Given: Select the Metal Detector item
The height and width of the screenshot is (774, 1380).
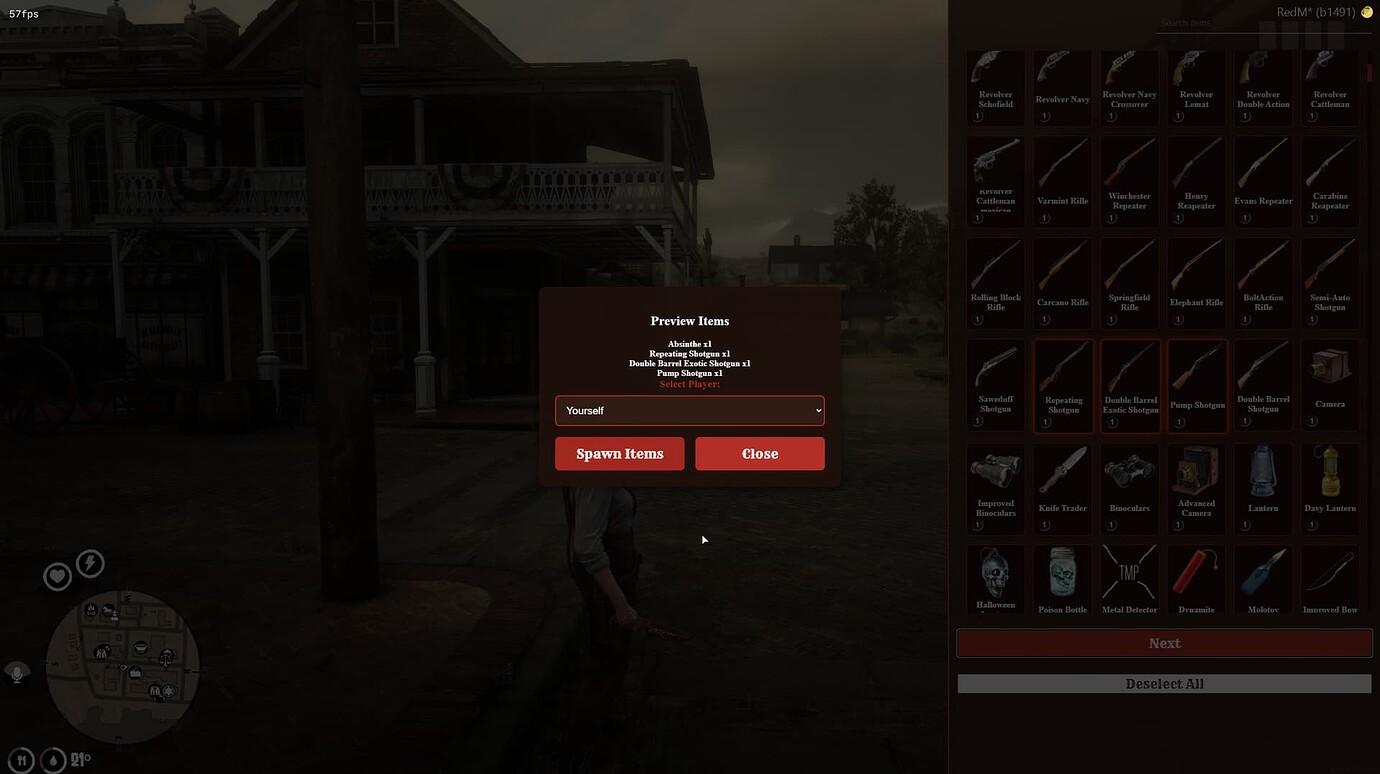Looking at the screenshot, I should [x=1129, y=580].
